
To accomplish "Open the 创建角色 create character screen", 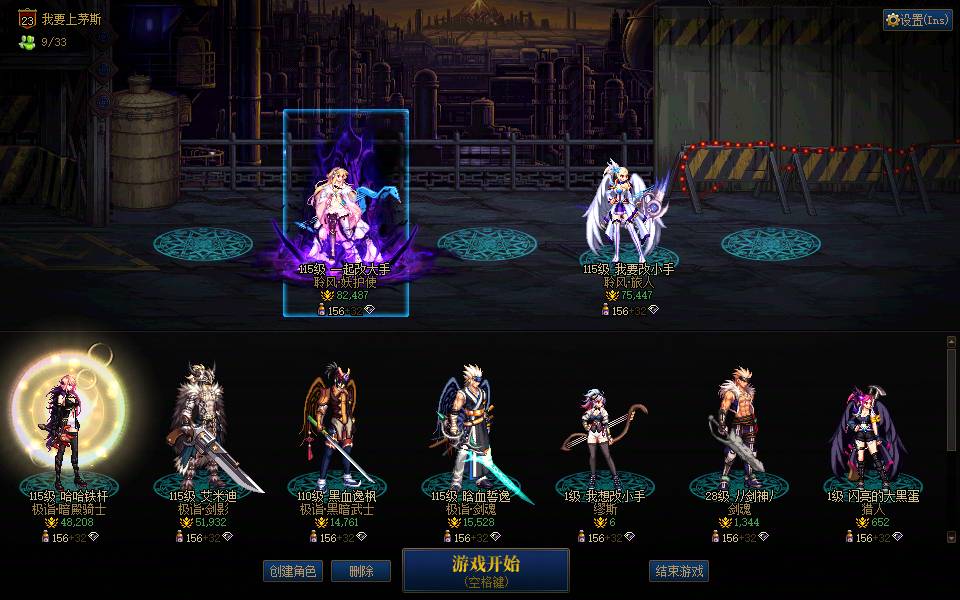I will (x=293, y=571).
